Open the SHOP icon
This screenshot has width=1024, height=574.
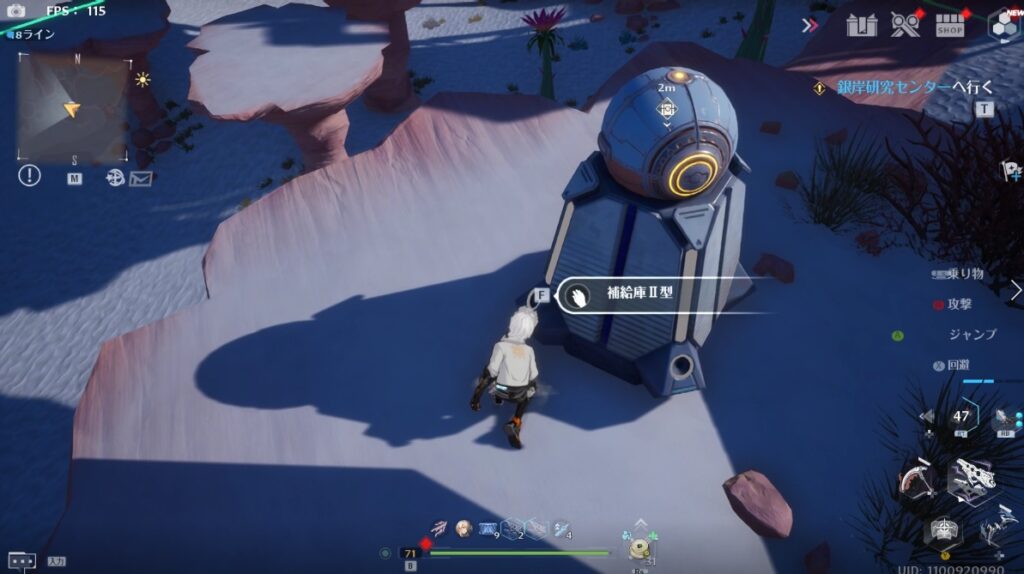[x=950, y=25]
